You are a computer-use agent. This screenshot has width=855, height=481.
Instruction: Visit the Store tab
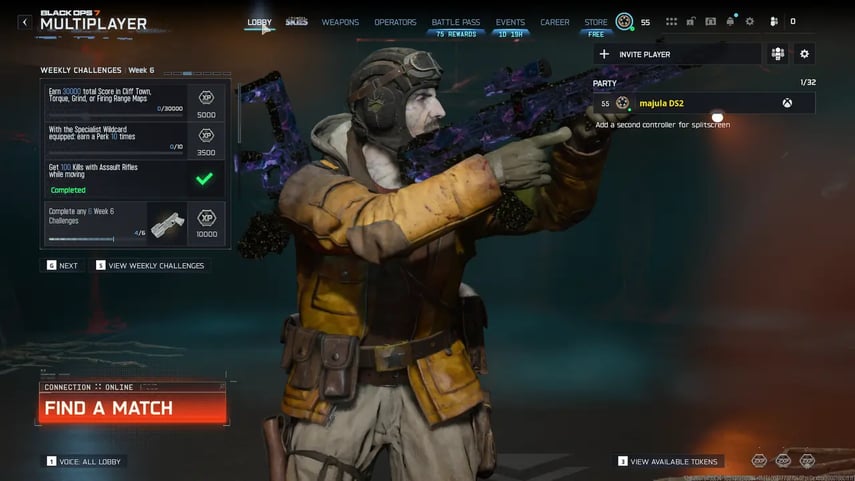click(x=596, y=22)
